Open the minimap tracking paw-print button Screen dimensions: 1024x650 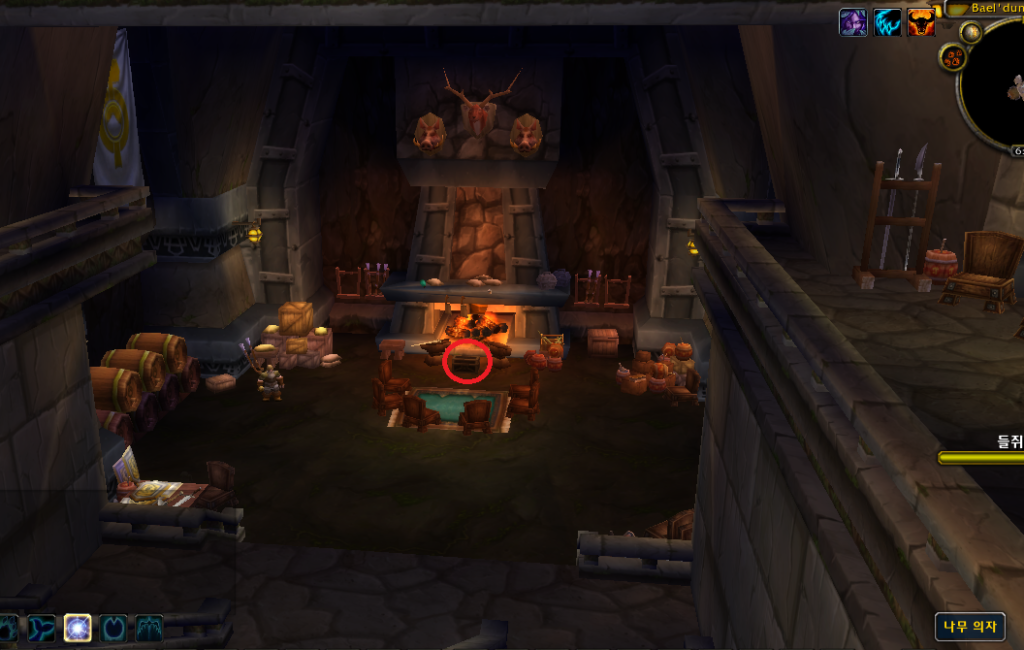(951, 58)
